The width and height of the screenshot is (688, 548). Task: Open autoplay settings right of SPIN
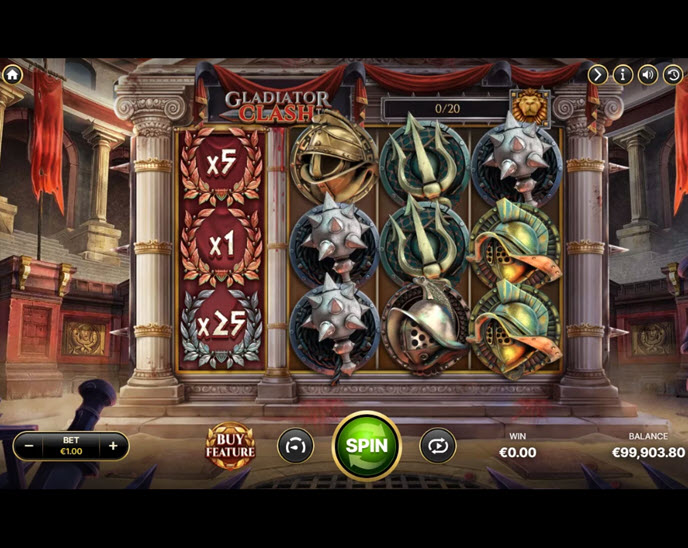(x=438, y=446)
